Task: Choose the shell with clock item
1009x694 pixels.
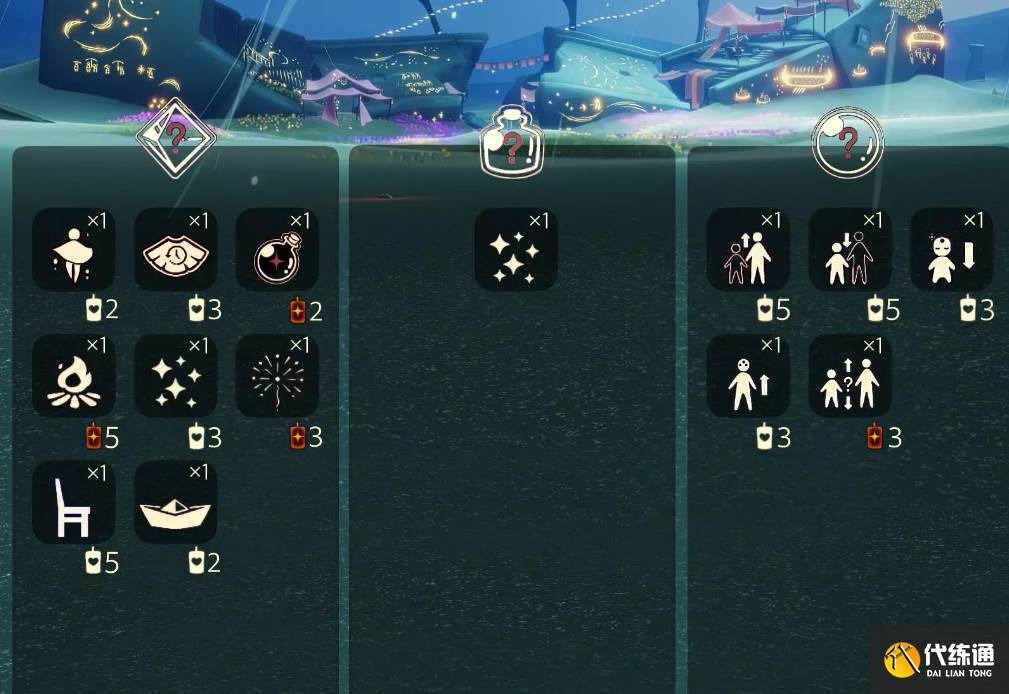Action: click(x=176, y=250)
